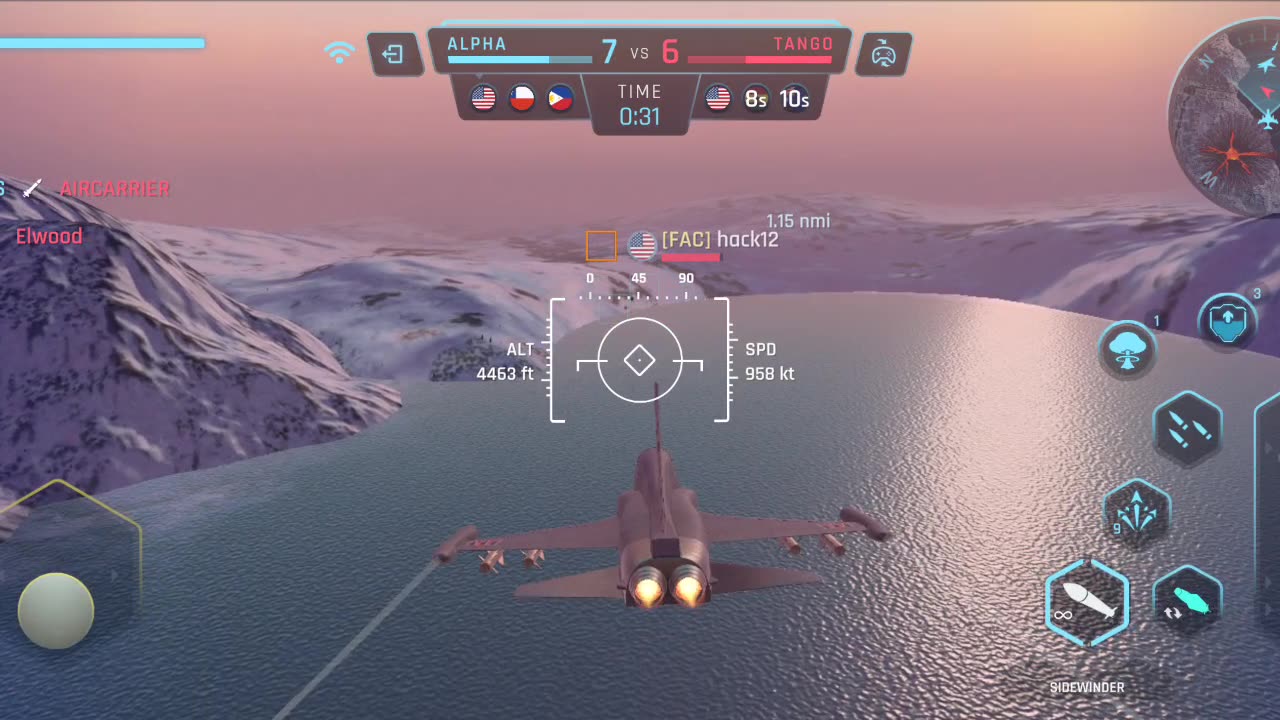This screenshot has width=1280, height=720.
Task: Open the controller layout switch button
Action: (883, 55)
